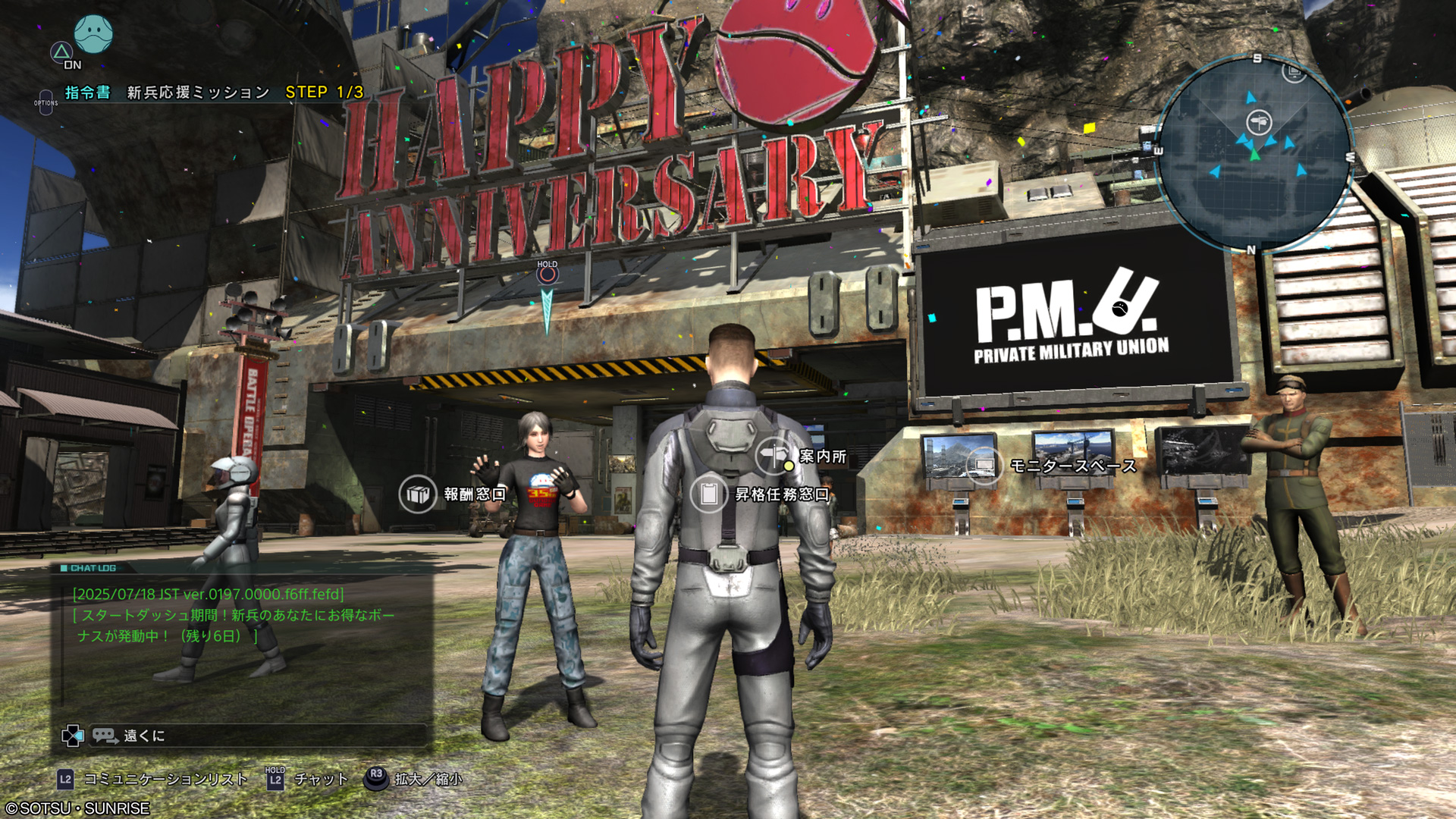Select the signpost marker on the minimap
This screenshot has width=1456, height=819.
tap(1259, 121)
